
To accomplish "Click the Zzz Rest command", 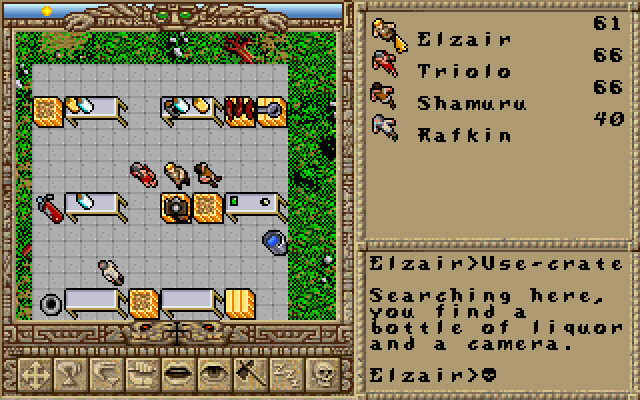I will click(x=284, y=373).
